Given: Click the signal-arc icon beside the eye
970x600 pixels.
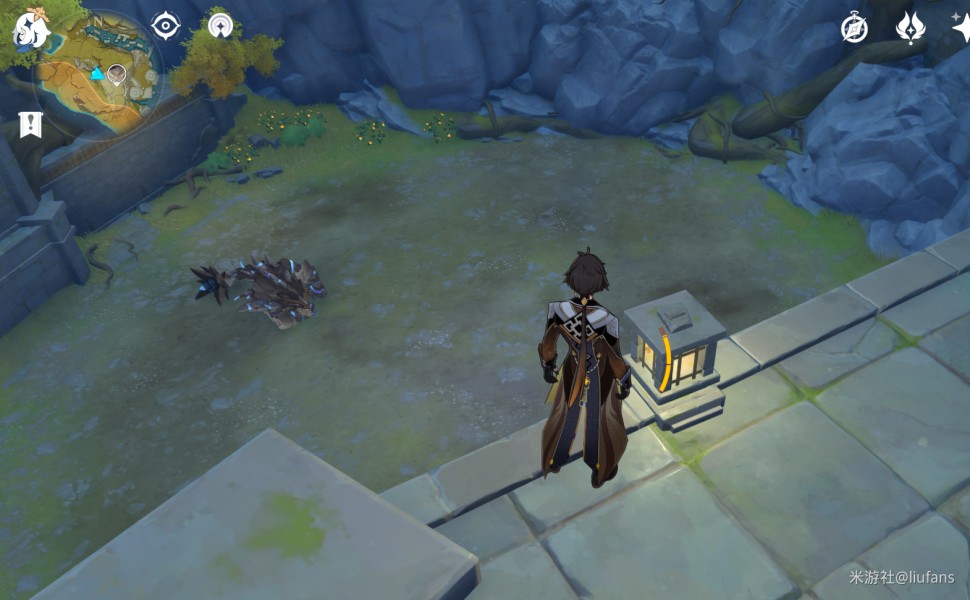Looking at the screenshot, I should (219, 23).
